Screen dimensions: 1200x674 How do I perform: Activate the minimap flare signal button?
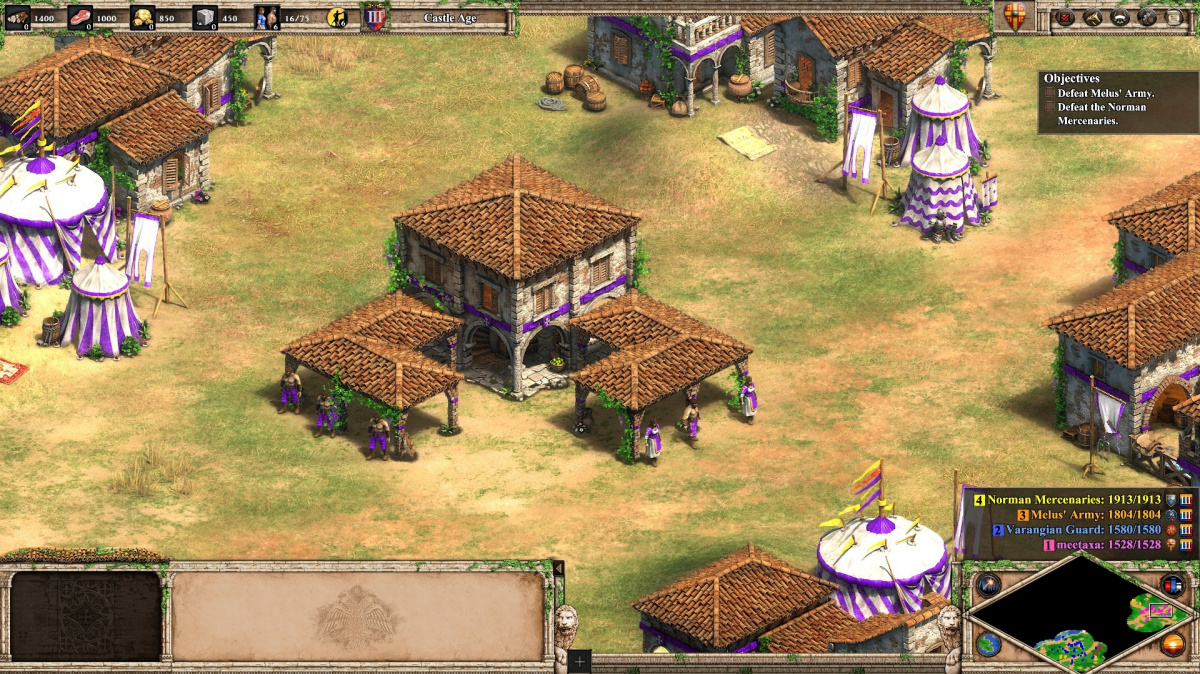click(x=989, y=585)
